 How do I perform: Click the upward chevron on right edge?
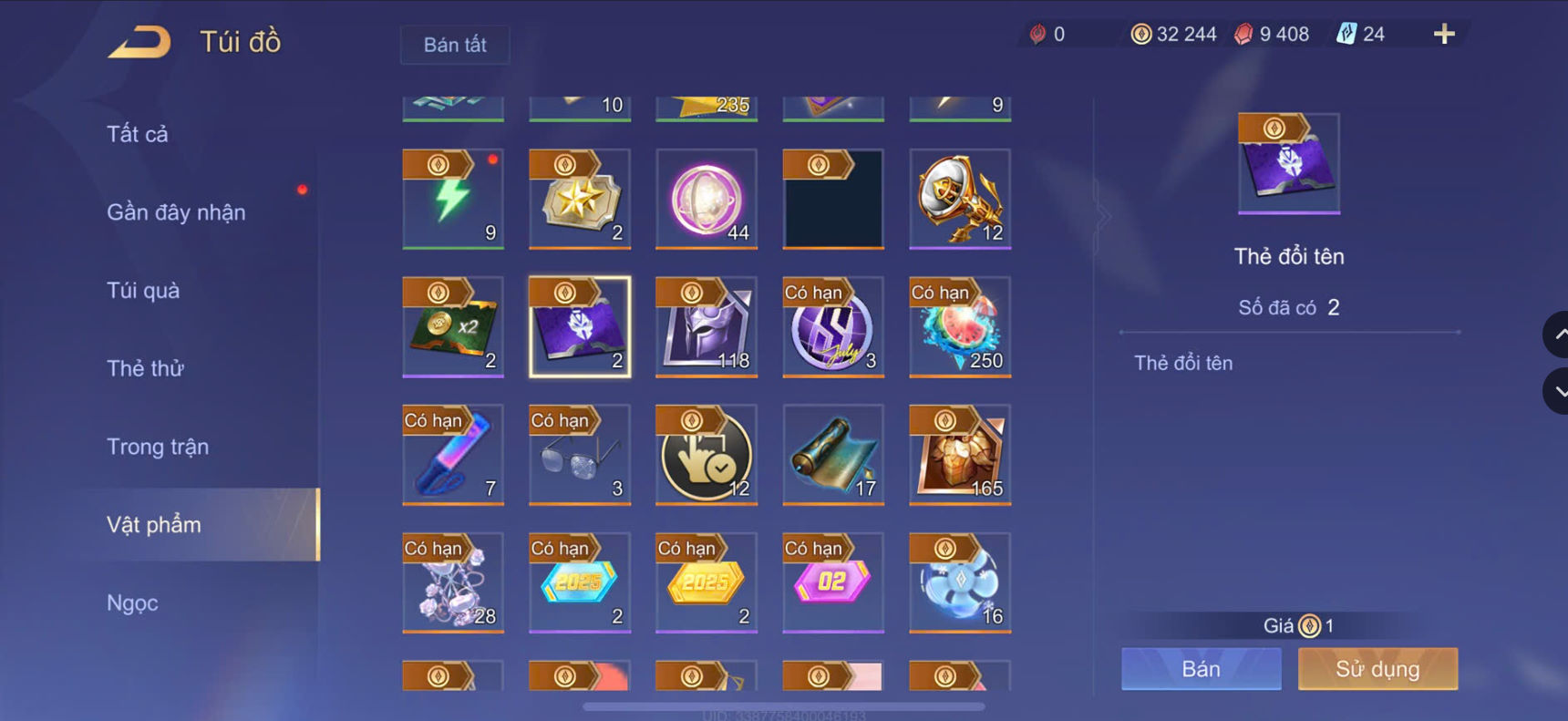click(1554, 335)
